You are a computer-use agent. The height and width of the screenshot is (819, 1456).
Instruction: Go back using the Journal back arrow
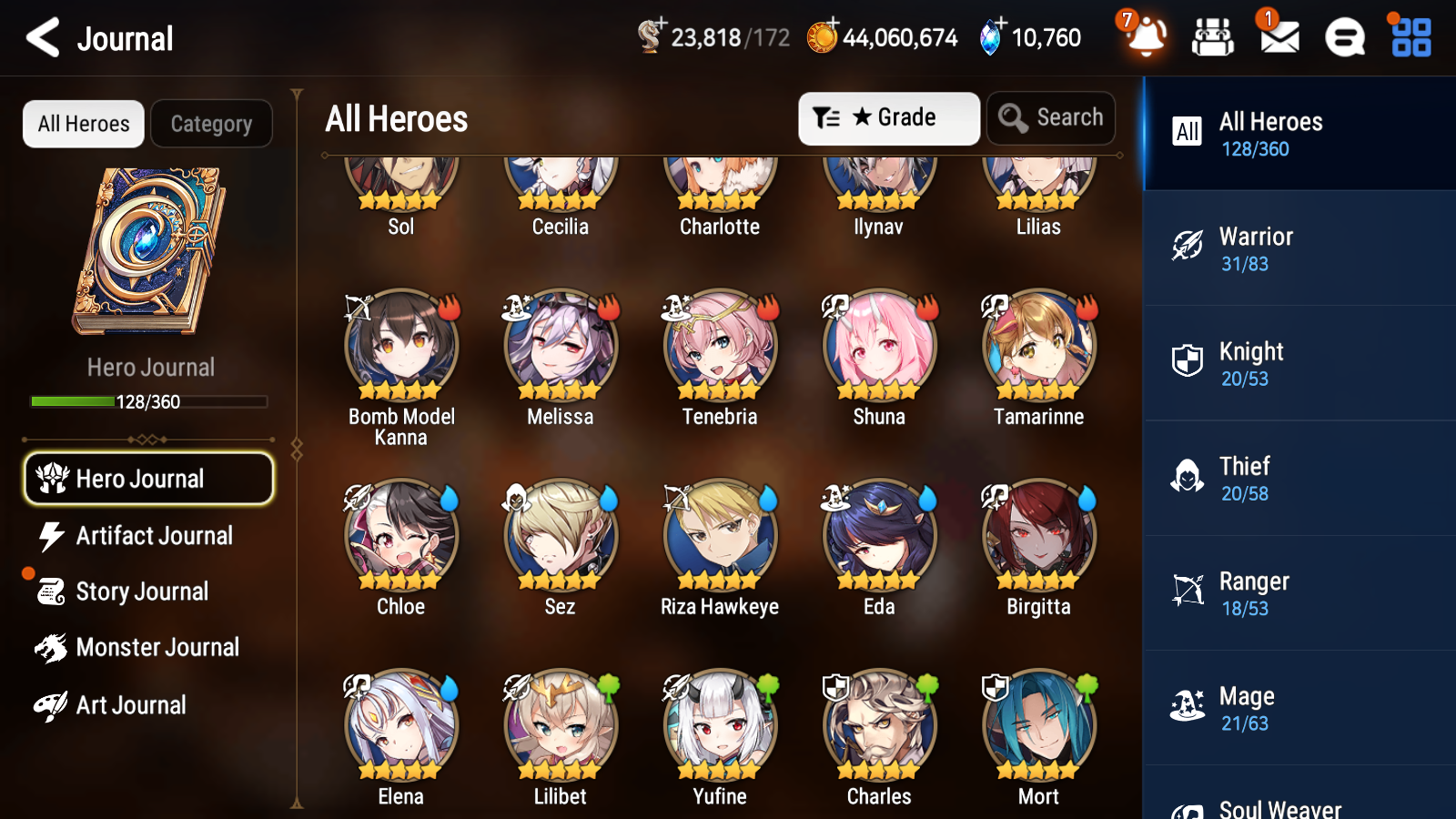pyautogui.click(x=41, y=37)
